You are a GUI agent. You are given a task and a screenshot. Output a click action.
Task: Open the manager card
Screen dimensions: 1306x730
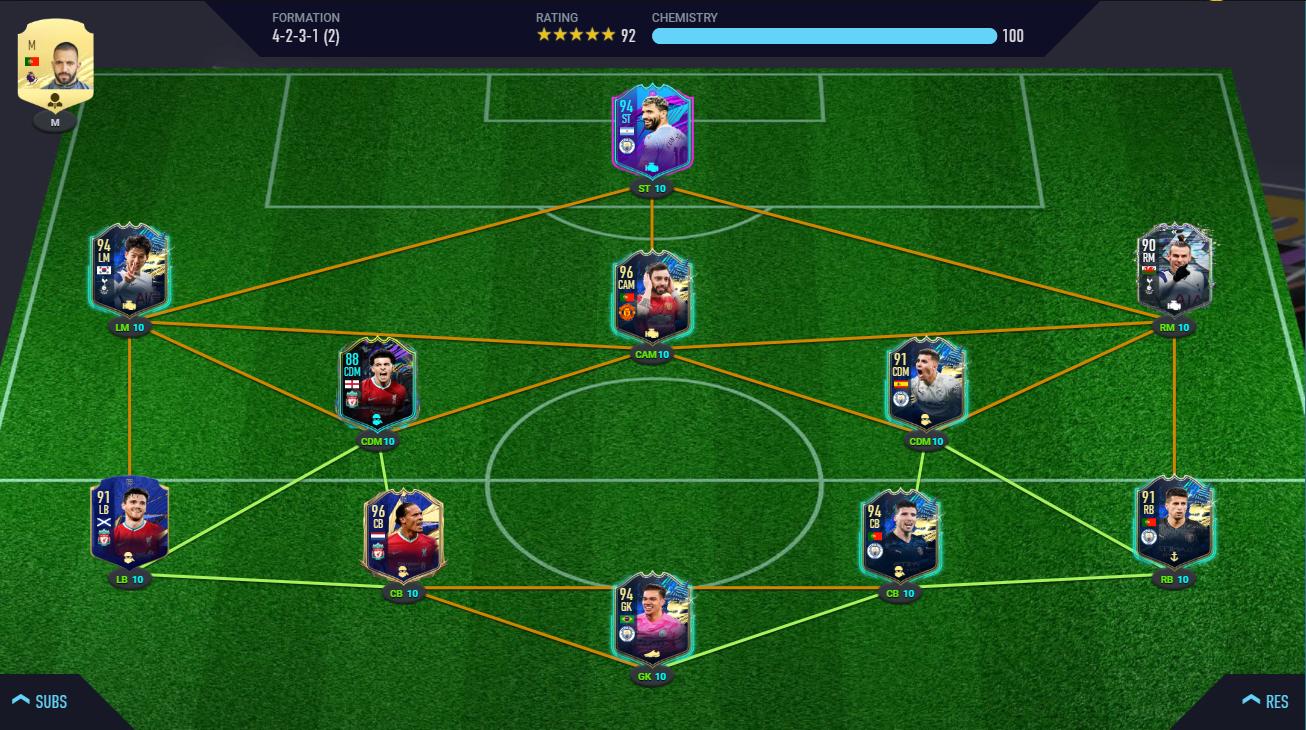coord(55,62)
